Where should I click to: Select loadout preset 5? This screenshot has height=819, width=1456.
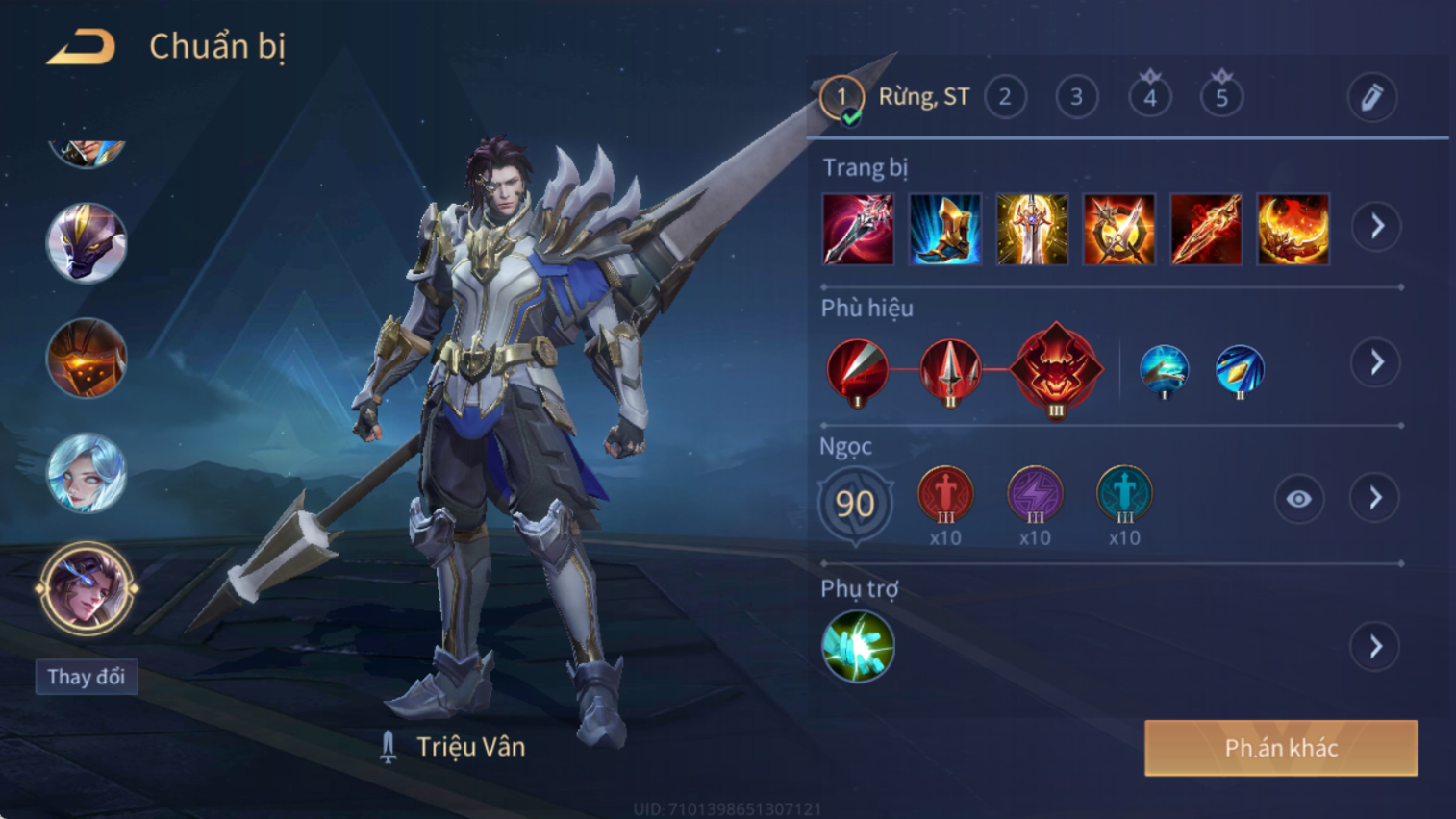(x=1221, y=97)
